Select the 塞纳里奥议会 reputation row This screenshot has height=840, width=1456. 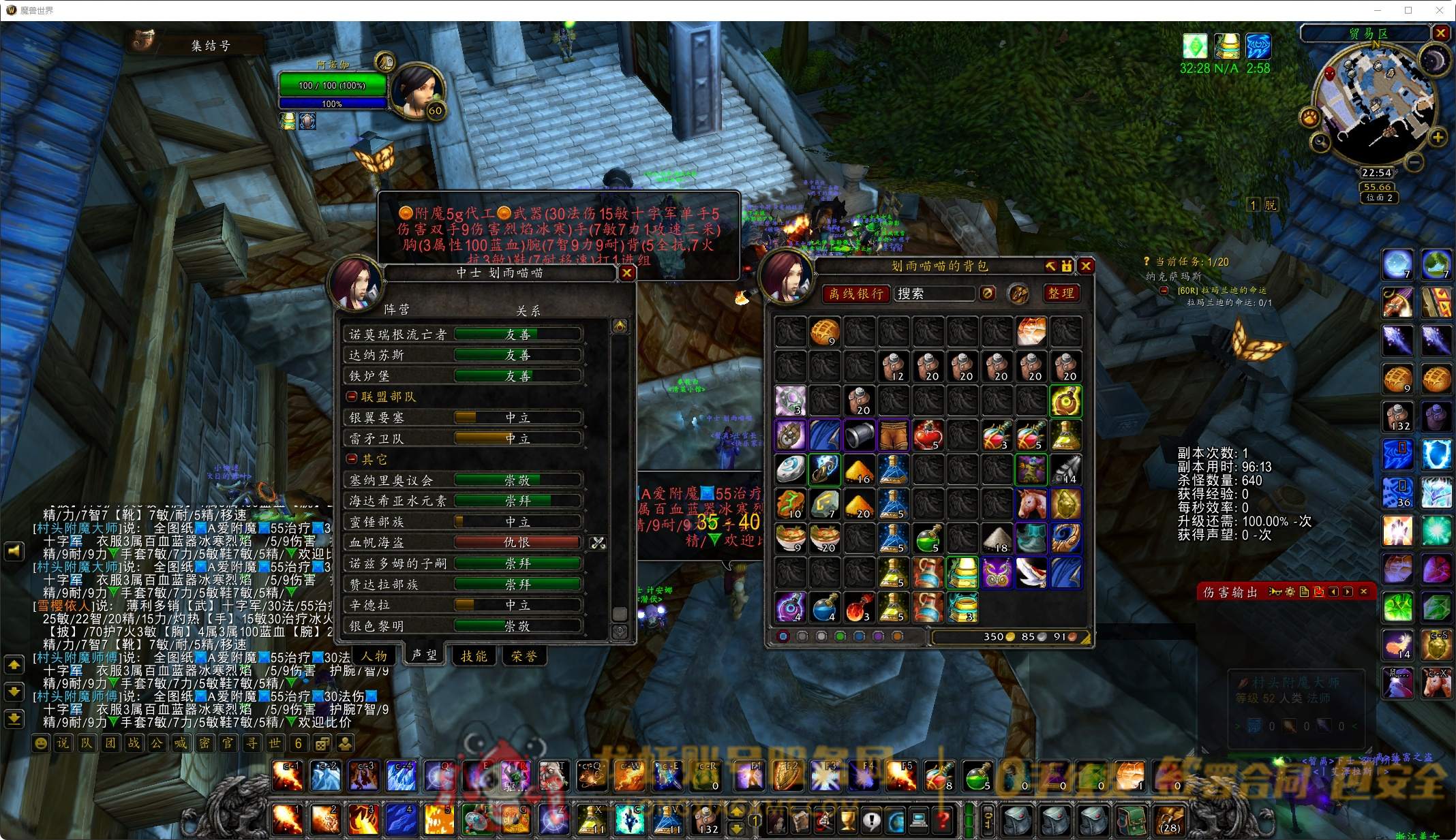pyautogui.click(x=463, y=480)
